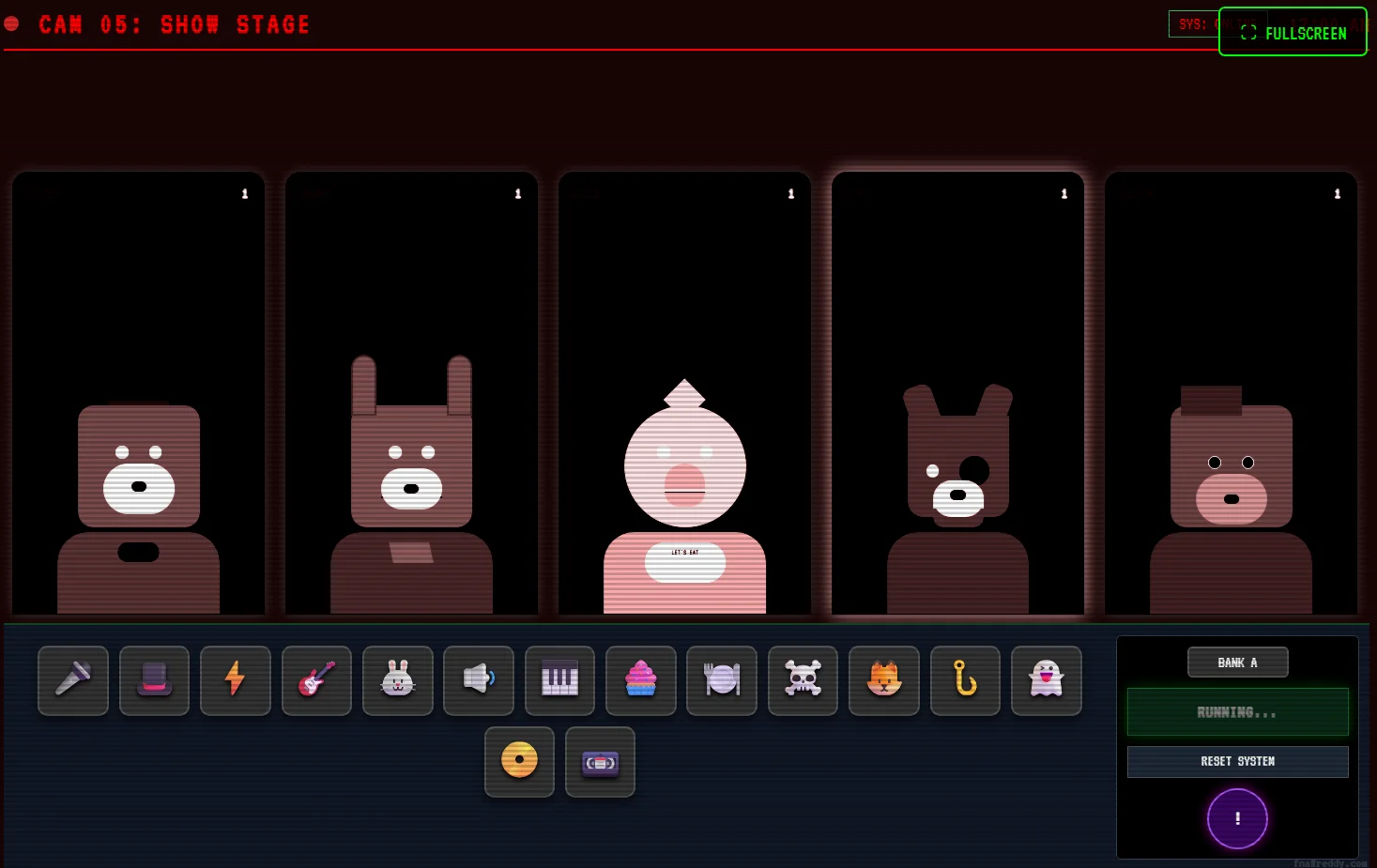
Task: Select the flashlight icon in the toolbar
Action: [x=73, y=680]
